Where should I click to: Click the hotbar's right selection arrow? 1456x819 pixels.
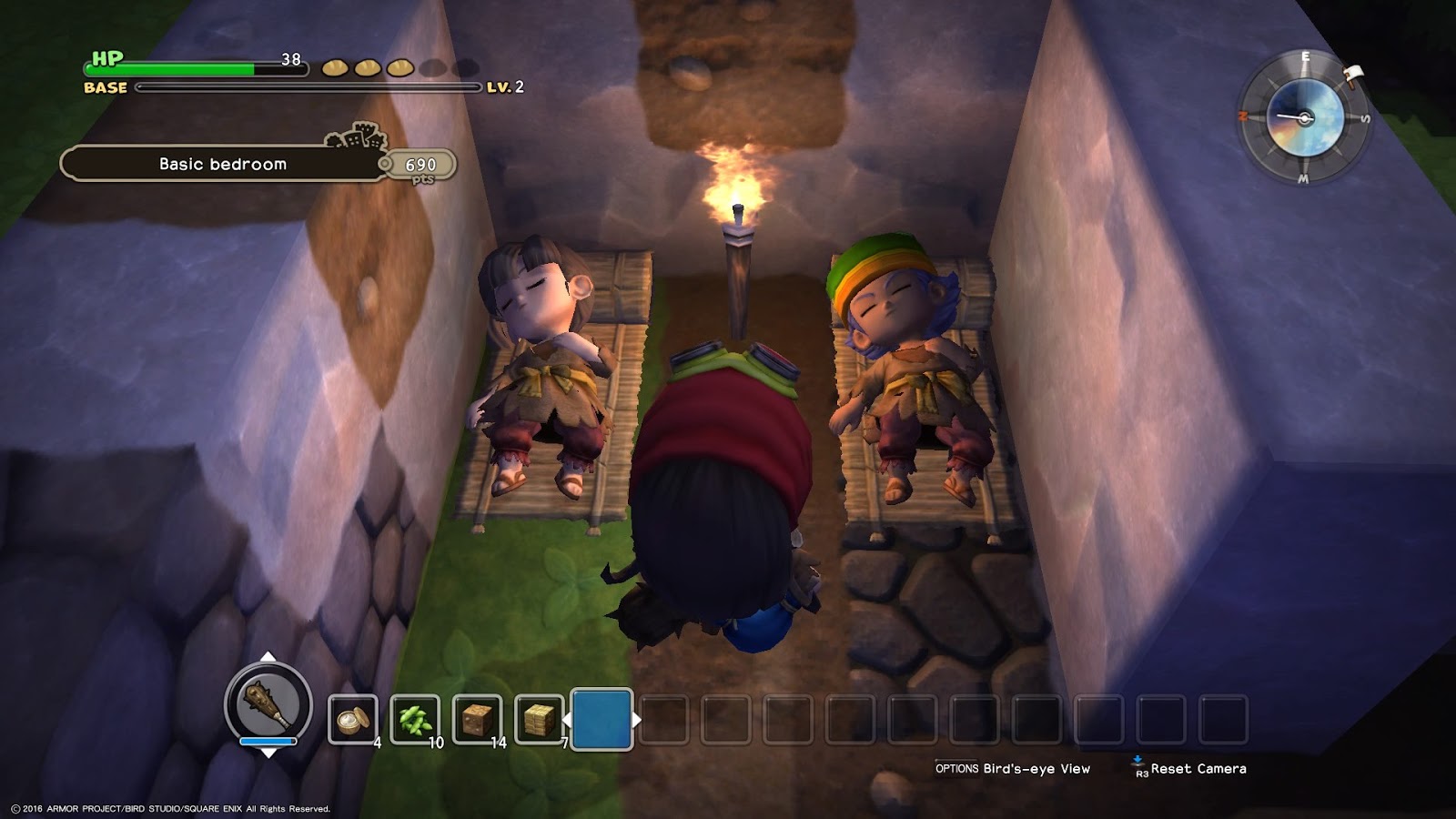pyautogui.click(x=637, y=720)
